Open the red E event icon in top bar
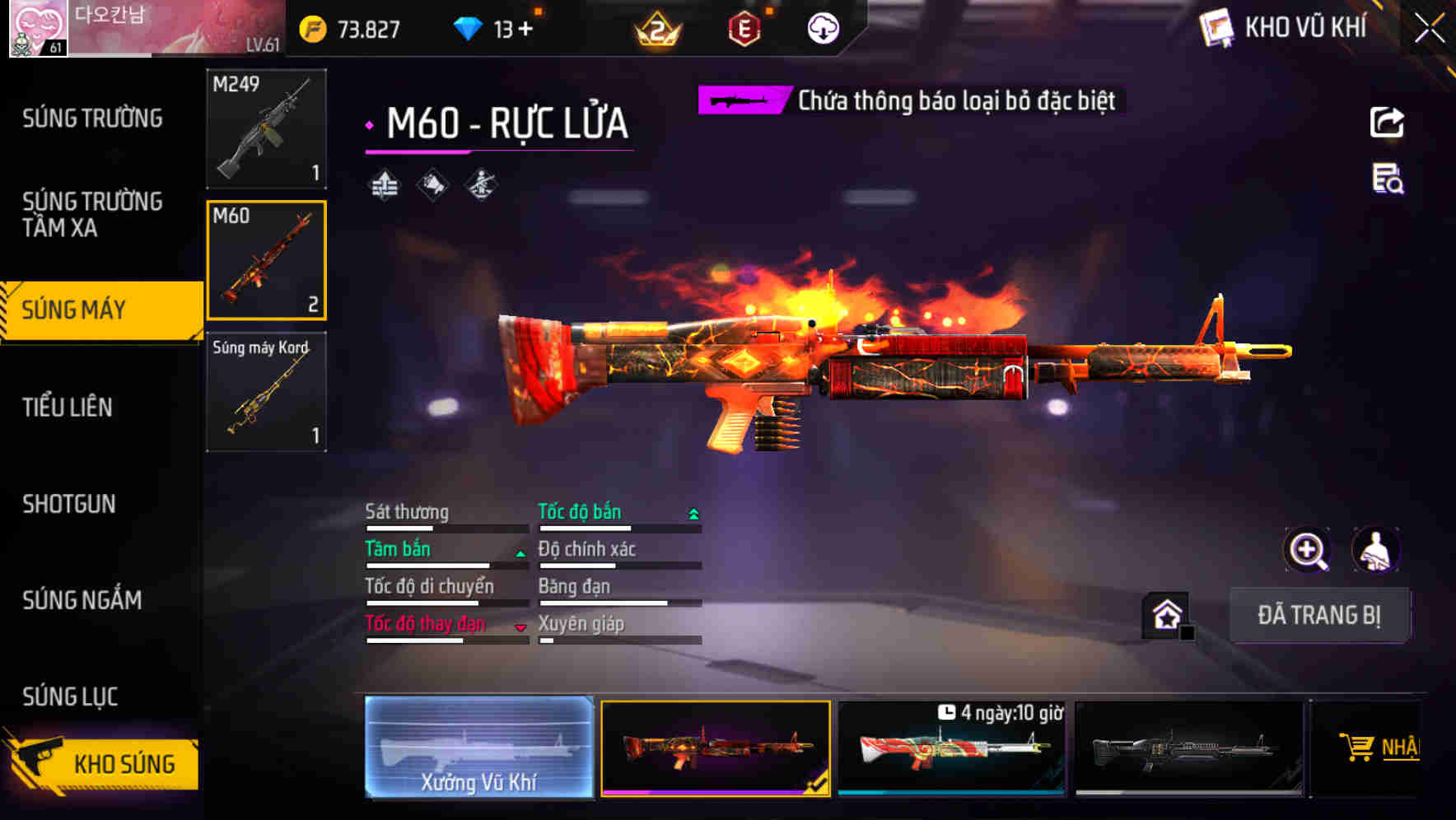 [741, 27]
